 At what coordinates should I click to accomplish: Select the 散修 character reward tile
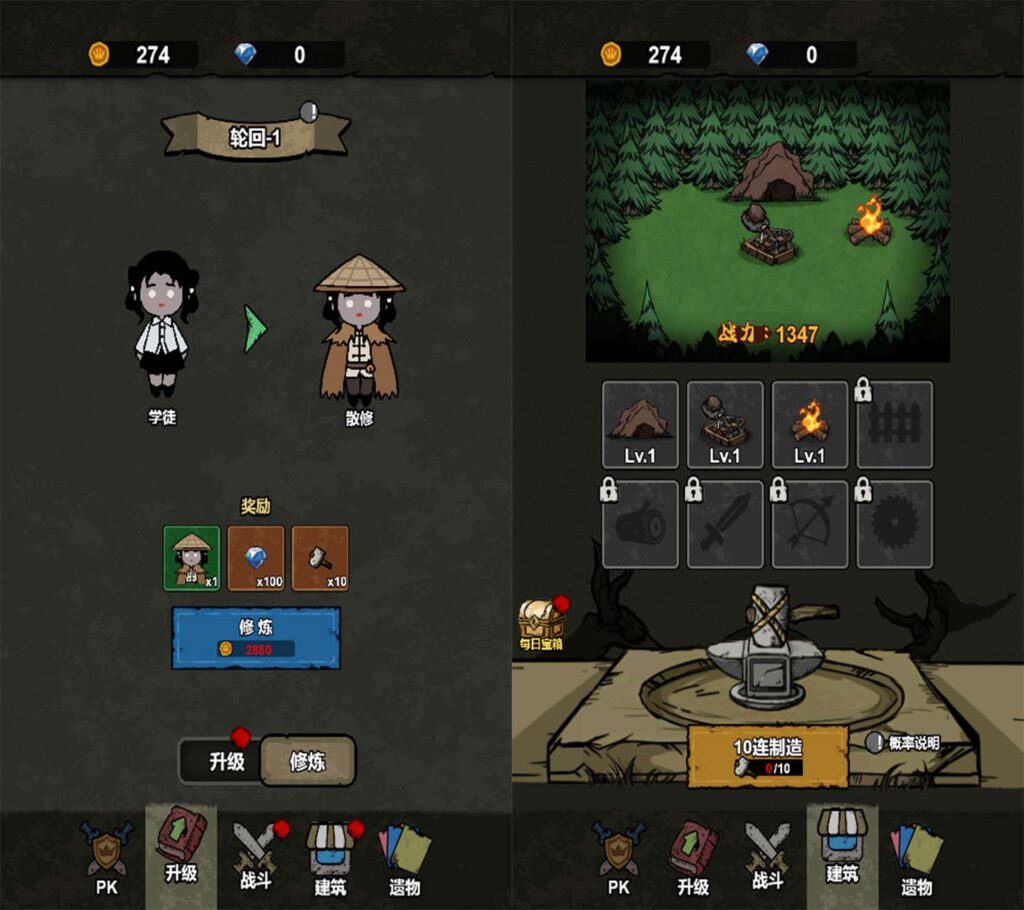(192, 558)
